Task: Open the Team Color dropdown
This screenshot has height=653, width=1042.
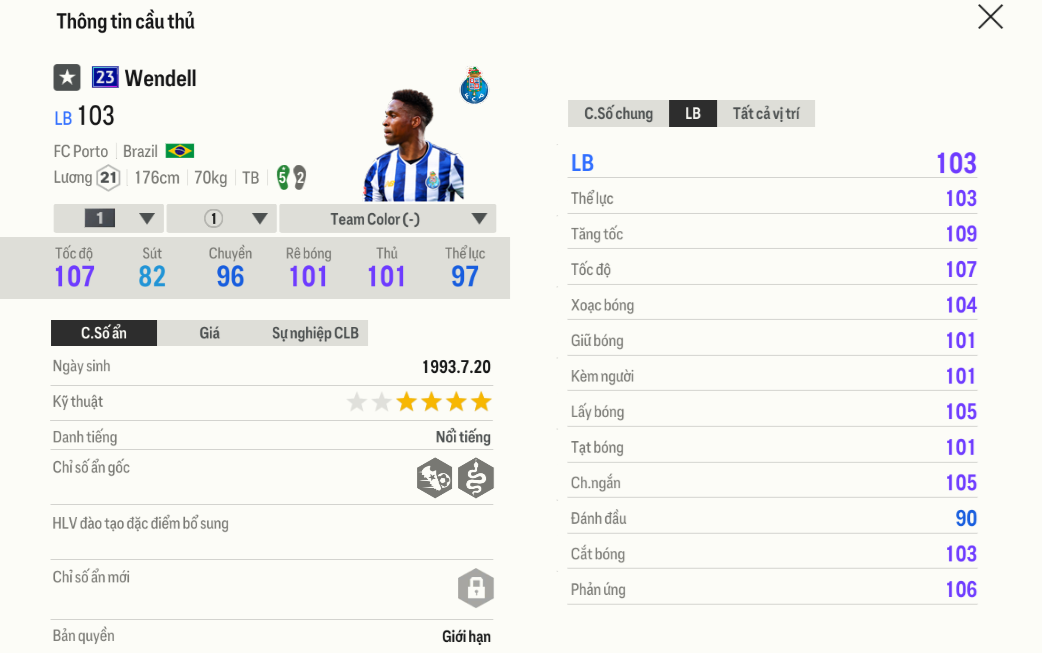Action: 388,219
